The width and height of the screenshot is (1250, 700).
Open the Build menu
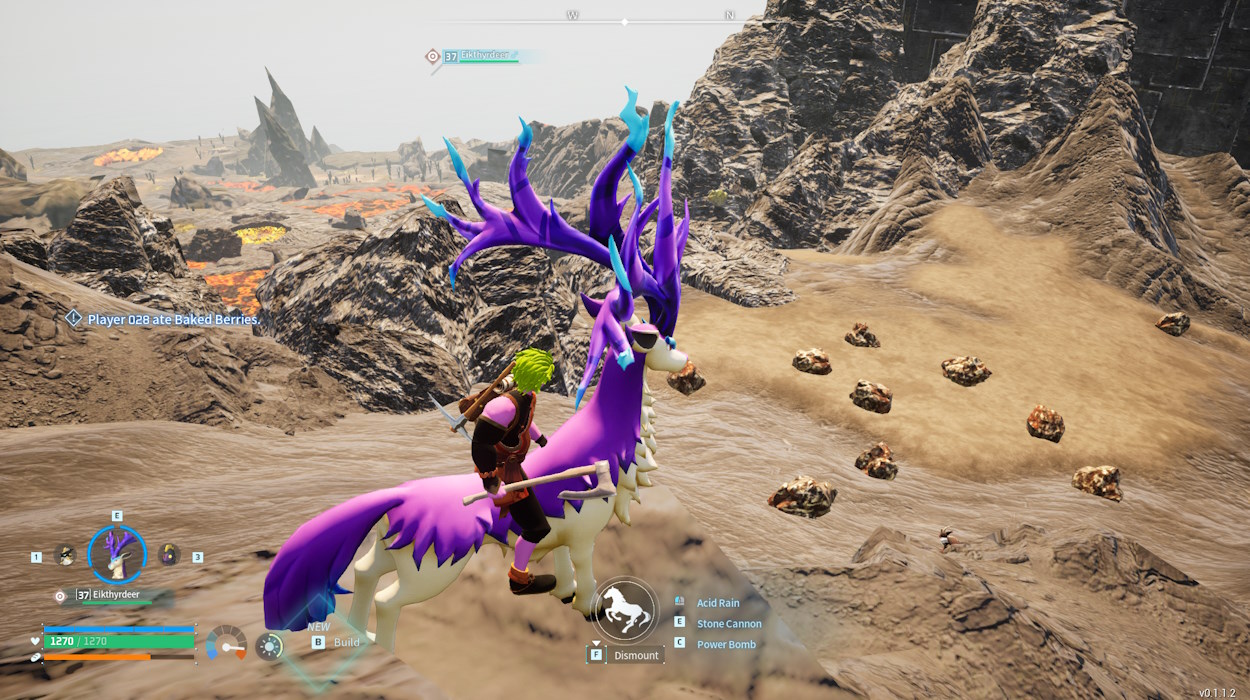(x=346, y=642)
